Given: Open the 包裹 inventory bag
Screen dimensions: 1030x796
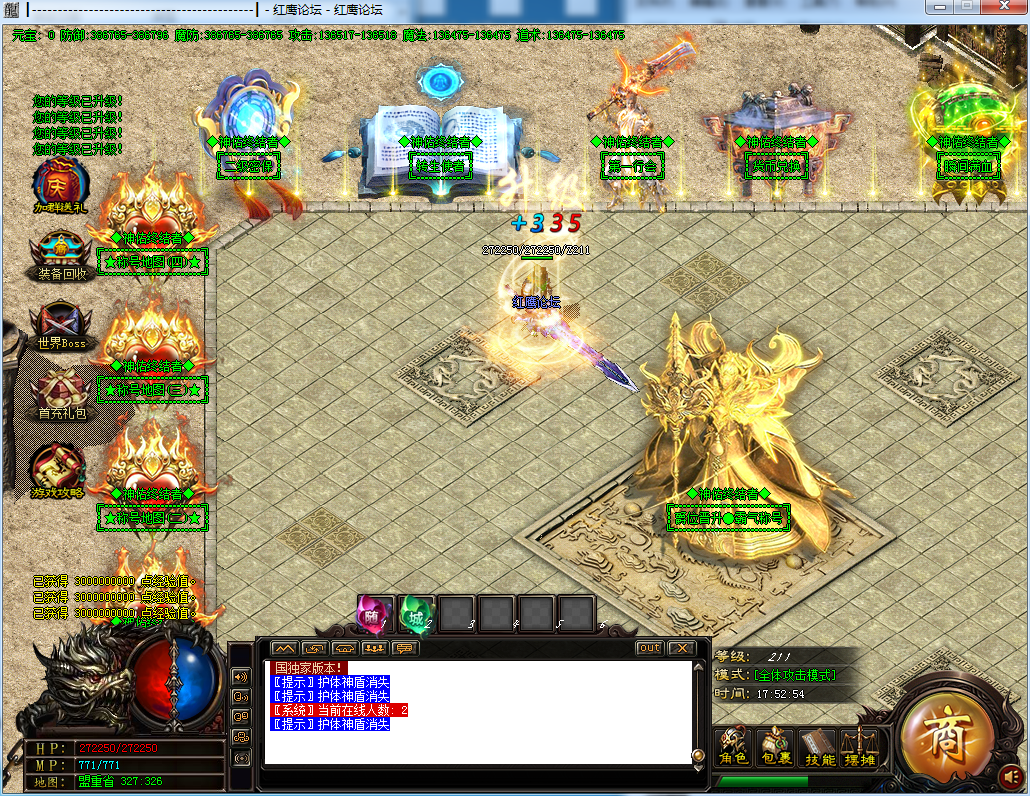Looking at the screenshot, I should [x=775, y=746].
